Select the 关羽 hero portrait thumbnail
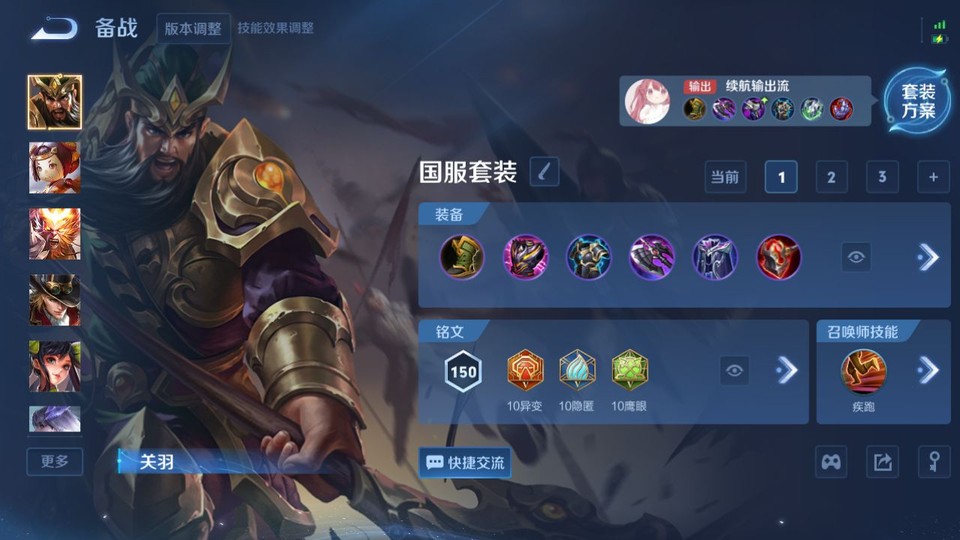 [x=55, y=102]
